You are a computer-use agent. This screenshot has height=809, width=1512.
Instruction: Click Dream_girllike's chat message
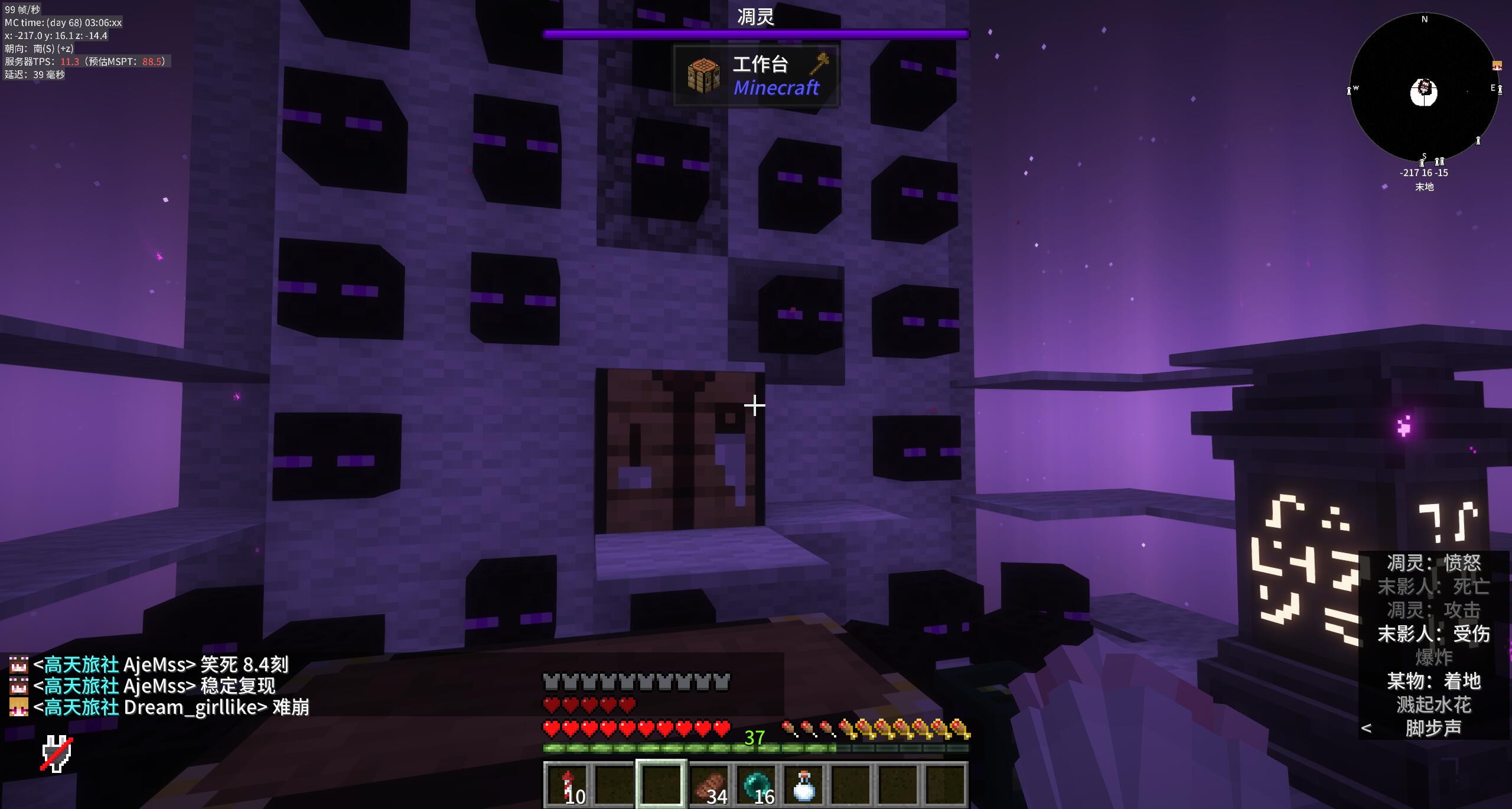click(171, 707)
